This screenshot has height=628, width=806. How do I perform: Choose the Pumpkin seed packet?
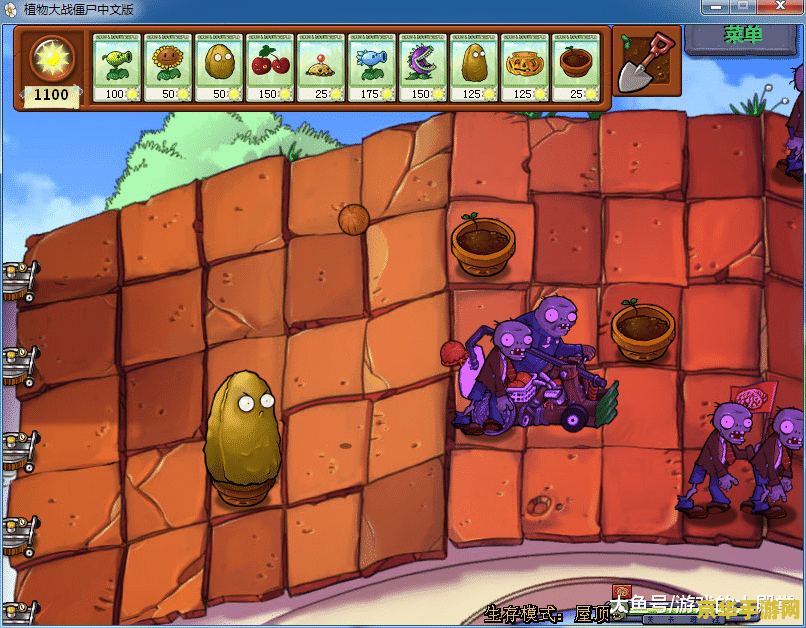point(525,67)
